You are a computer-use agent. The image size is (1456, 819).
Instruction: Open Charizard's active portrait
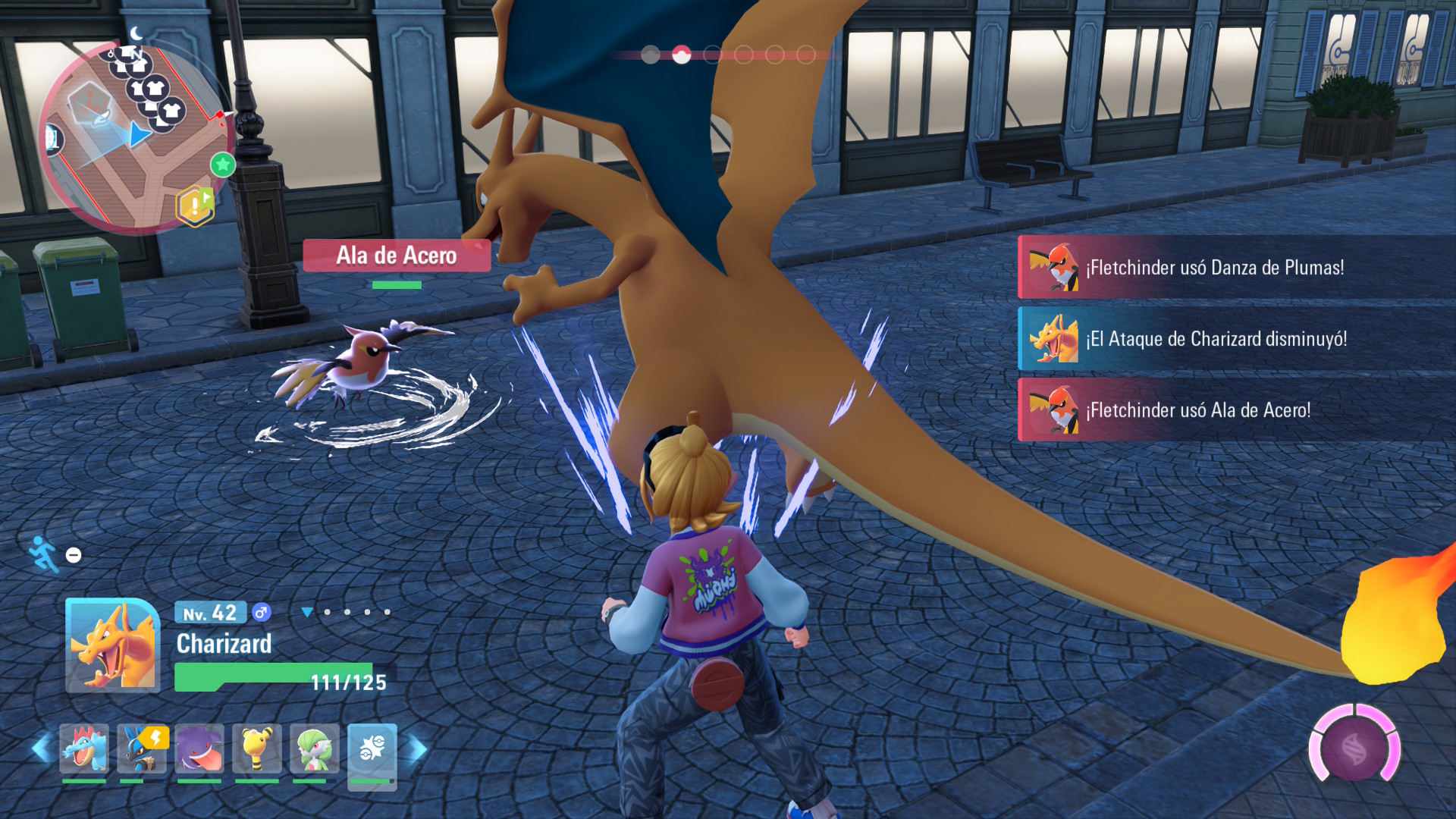coord(113,645)
